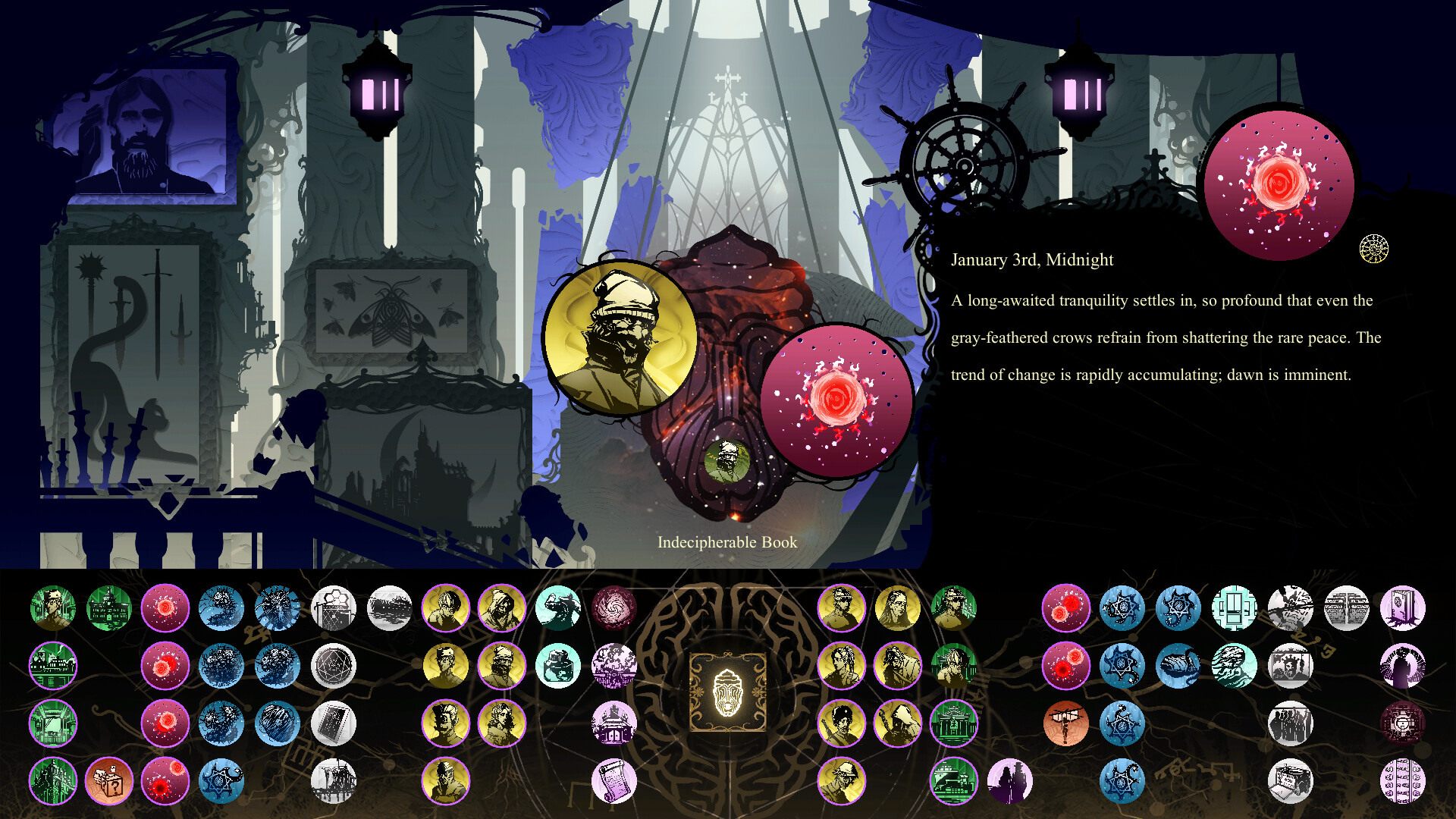Select the teal door token
1456x819 pixels.
(1234, 608)
